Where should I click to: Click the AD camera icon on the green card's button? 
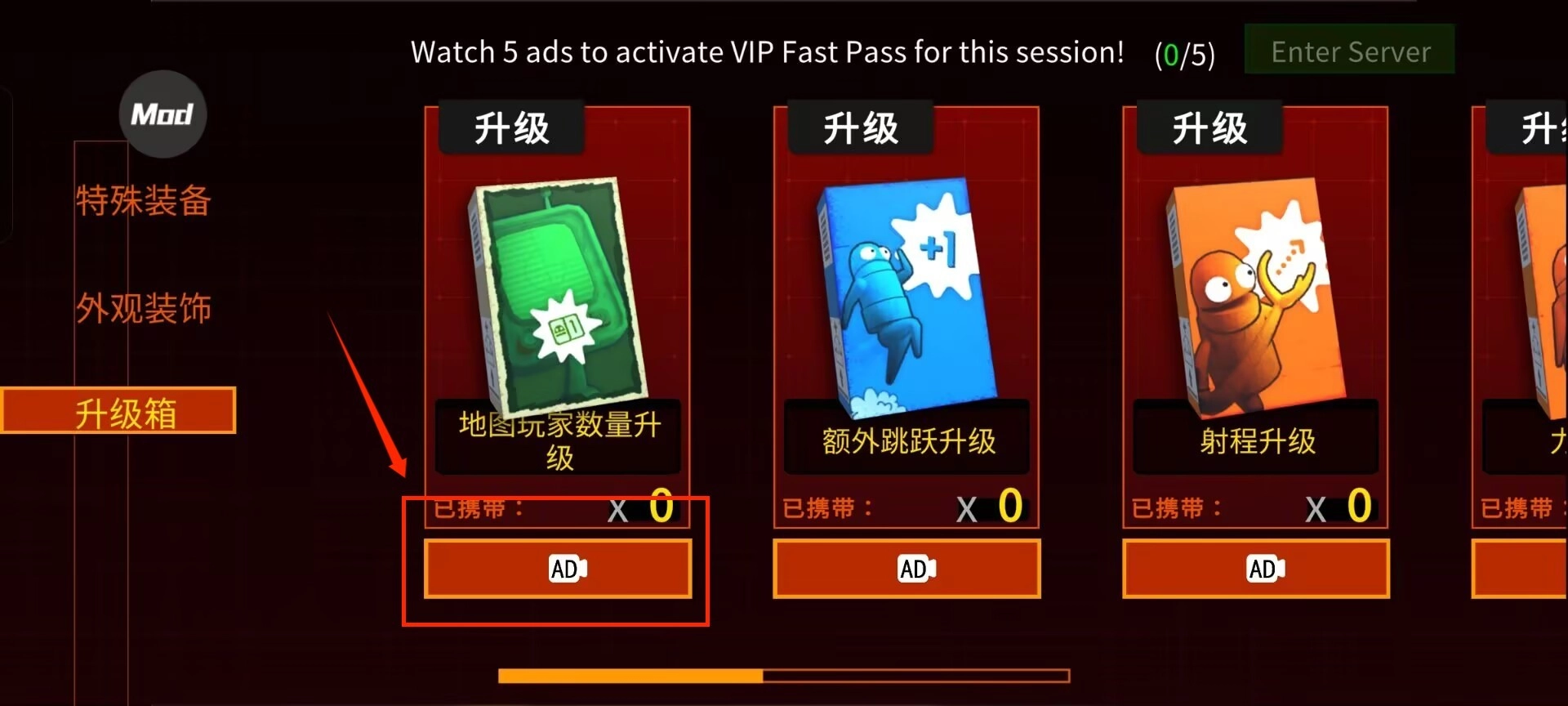tap(569, 568)
